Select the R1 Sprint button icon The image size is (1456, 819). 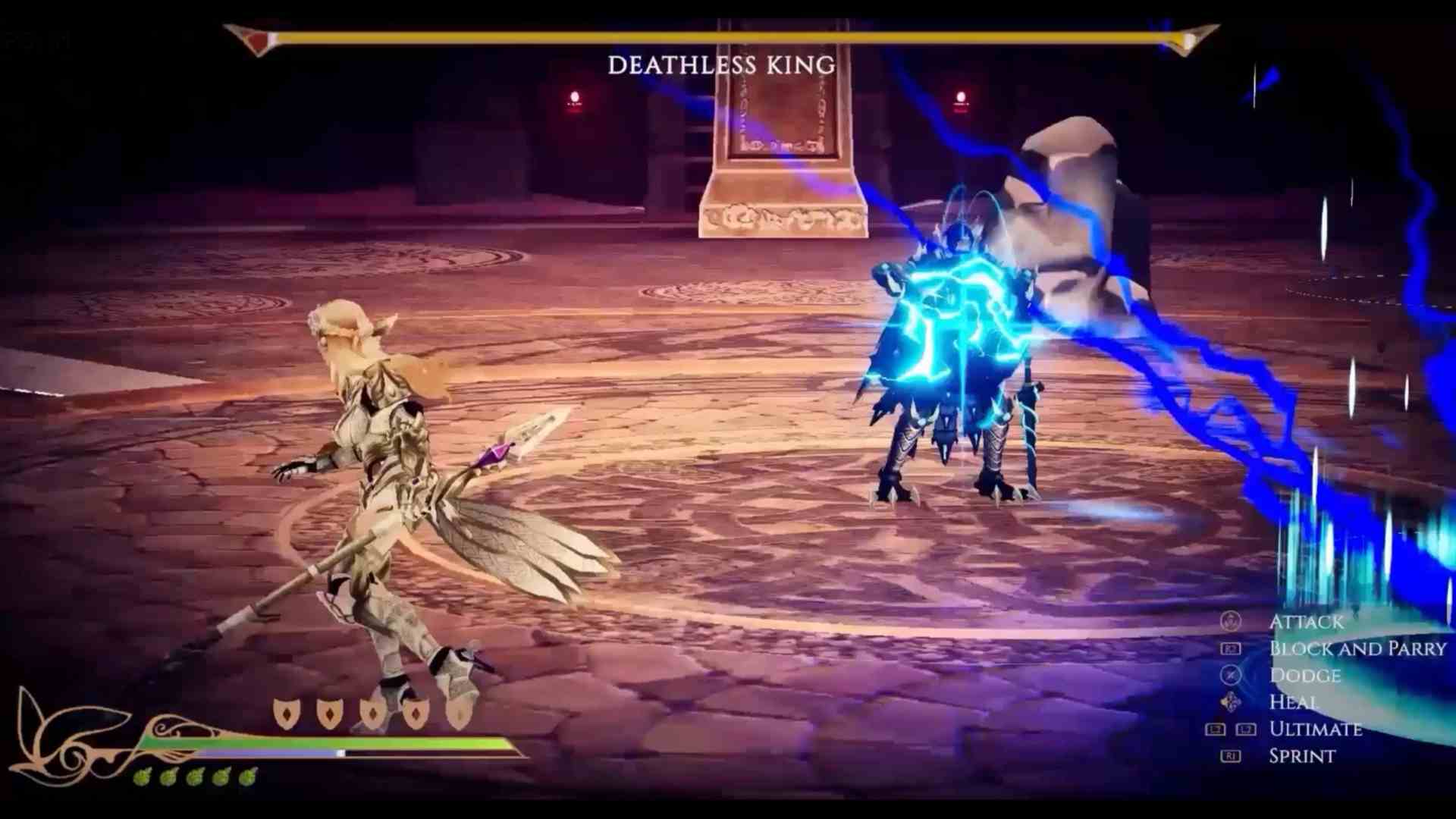point(1232,755)
